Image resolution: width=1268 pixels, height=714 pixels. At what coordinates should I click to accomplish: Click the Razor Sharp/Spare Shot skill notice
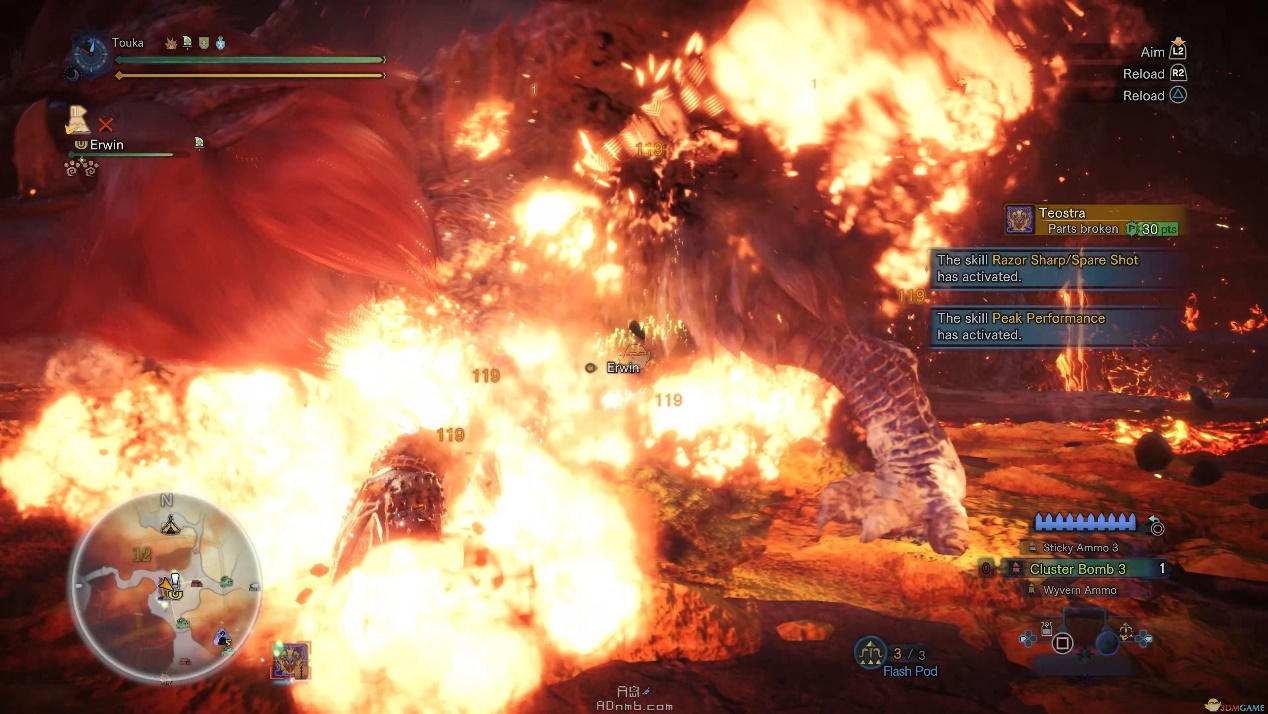point(1050,268)
